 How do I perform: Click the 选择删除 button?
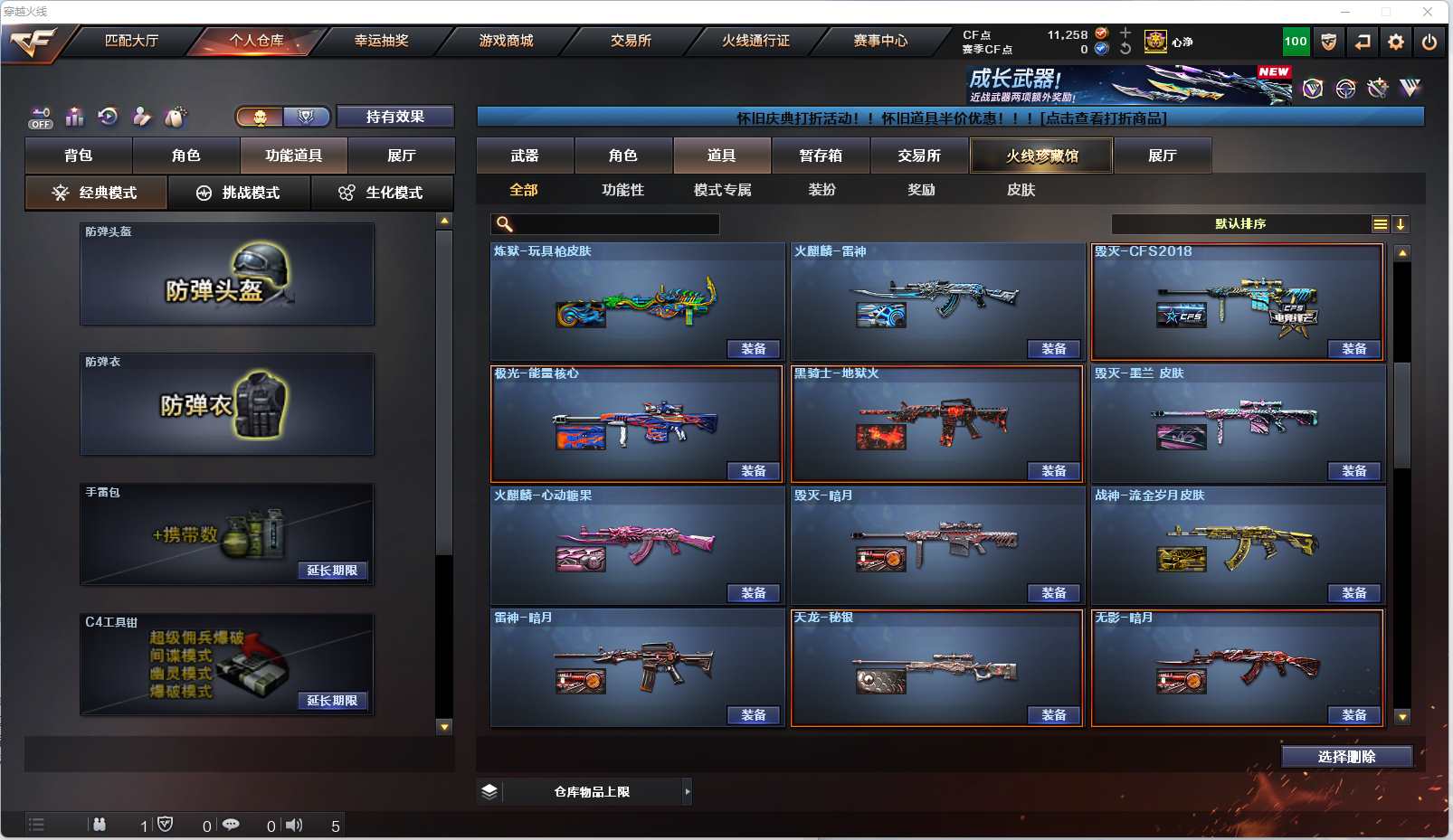(1346, 757)
